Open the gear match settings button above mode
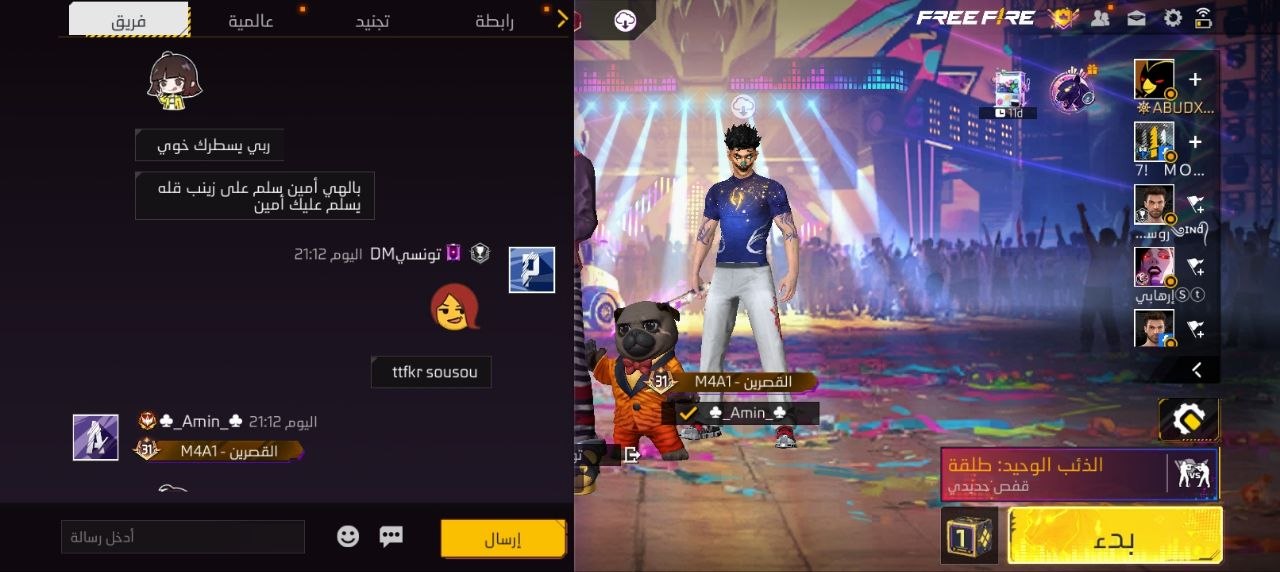The image size is (1280, 572). coord(1189,420)
